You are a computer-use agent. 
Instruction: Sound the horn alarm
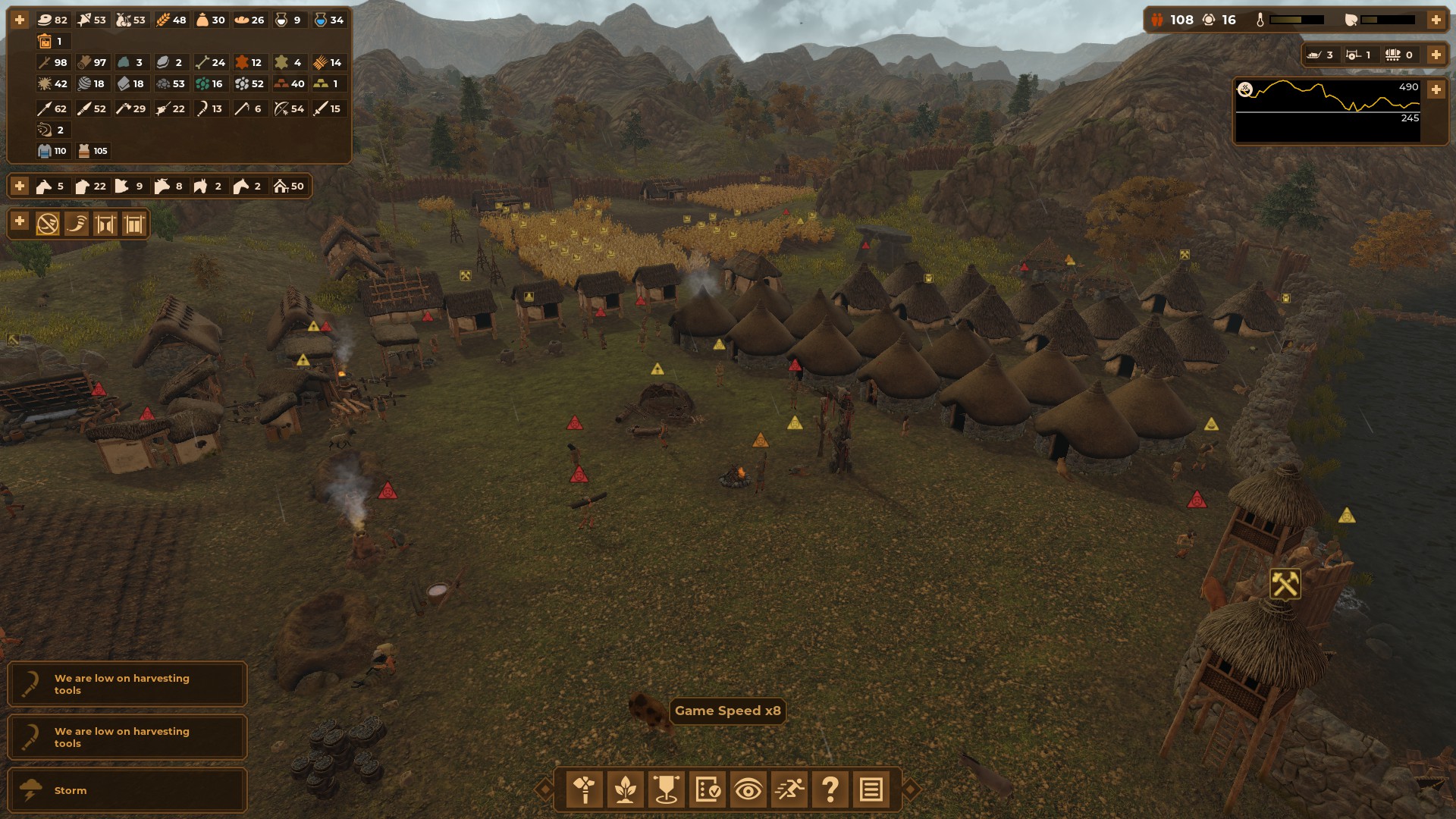click(x=77, y=224)
